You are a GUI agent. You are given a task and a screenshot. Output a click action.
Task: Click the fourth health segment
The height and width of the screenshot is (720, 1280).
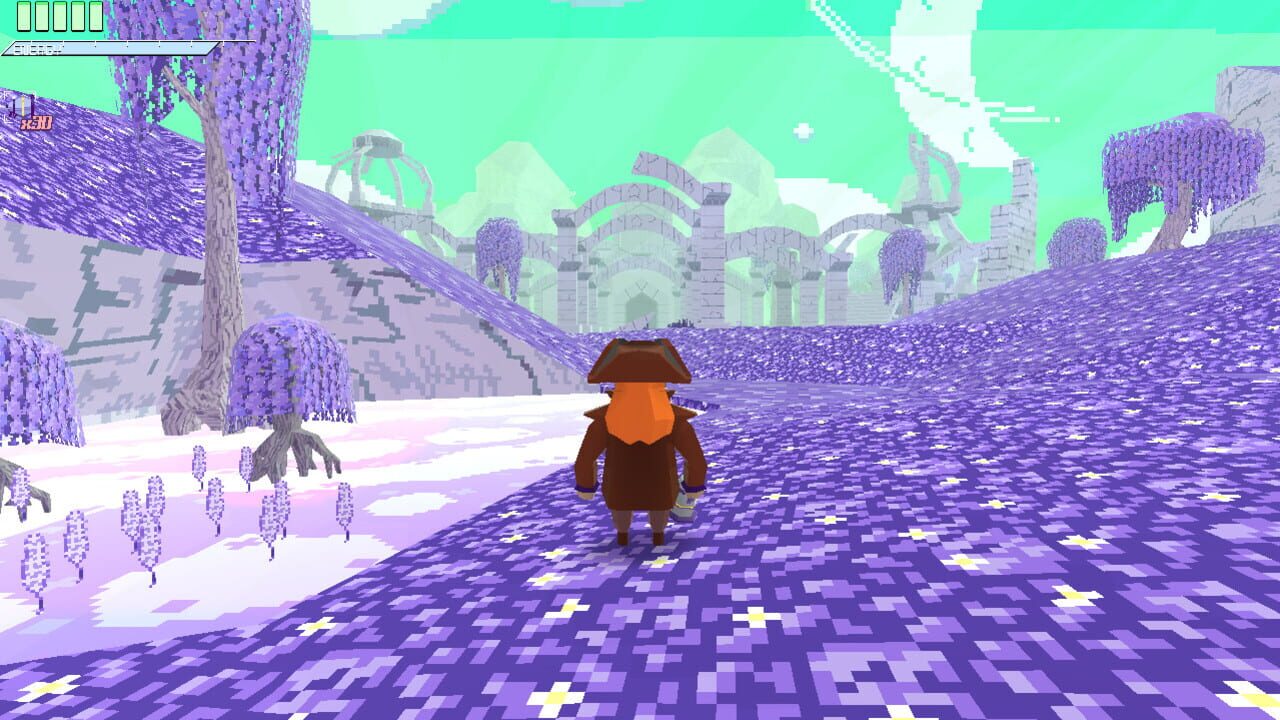pos(77,16)
